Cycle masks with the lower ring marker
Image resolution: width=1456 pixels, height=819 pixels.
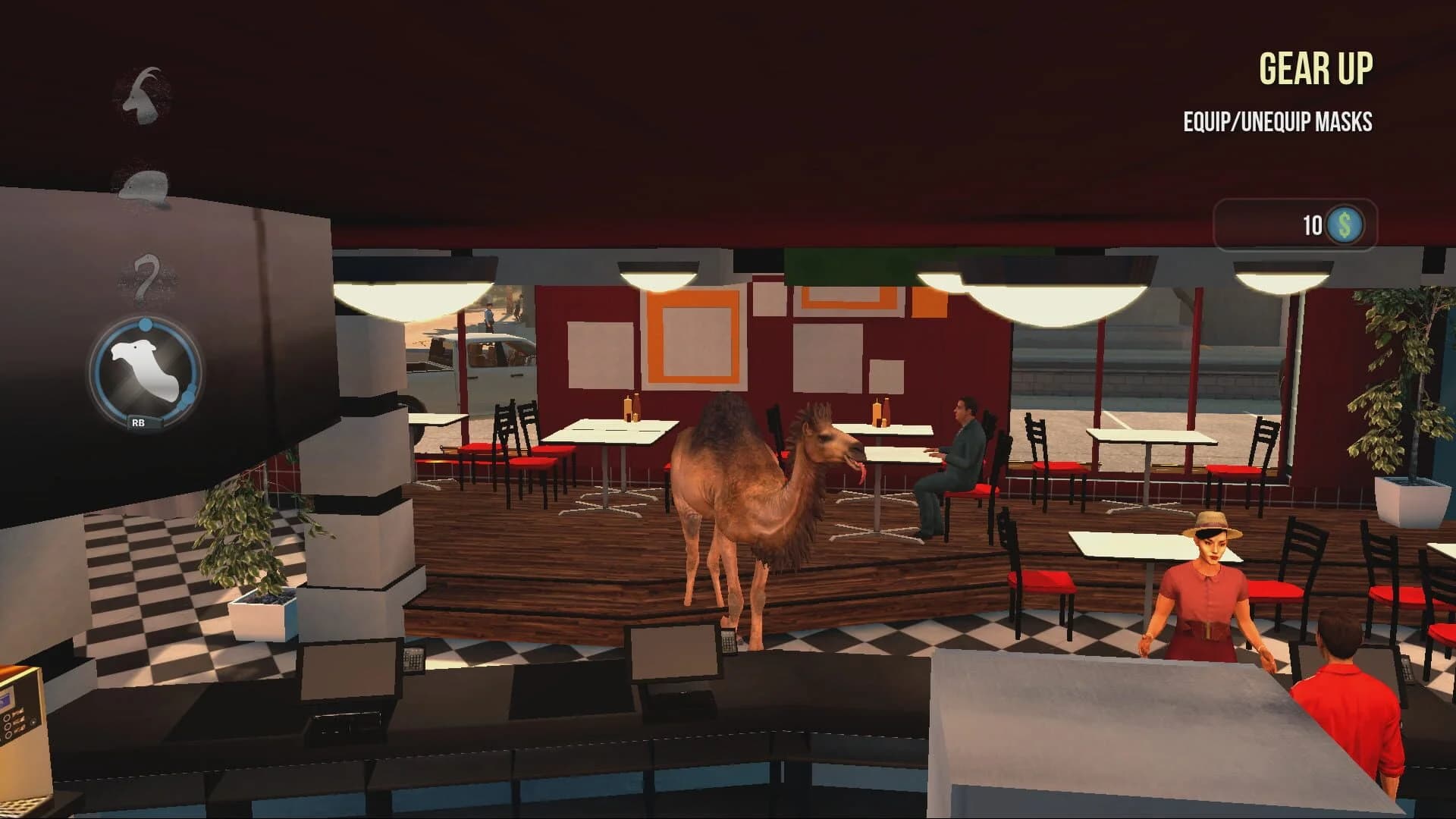[x=187, y=397]
